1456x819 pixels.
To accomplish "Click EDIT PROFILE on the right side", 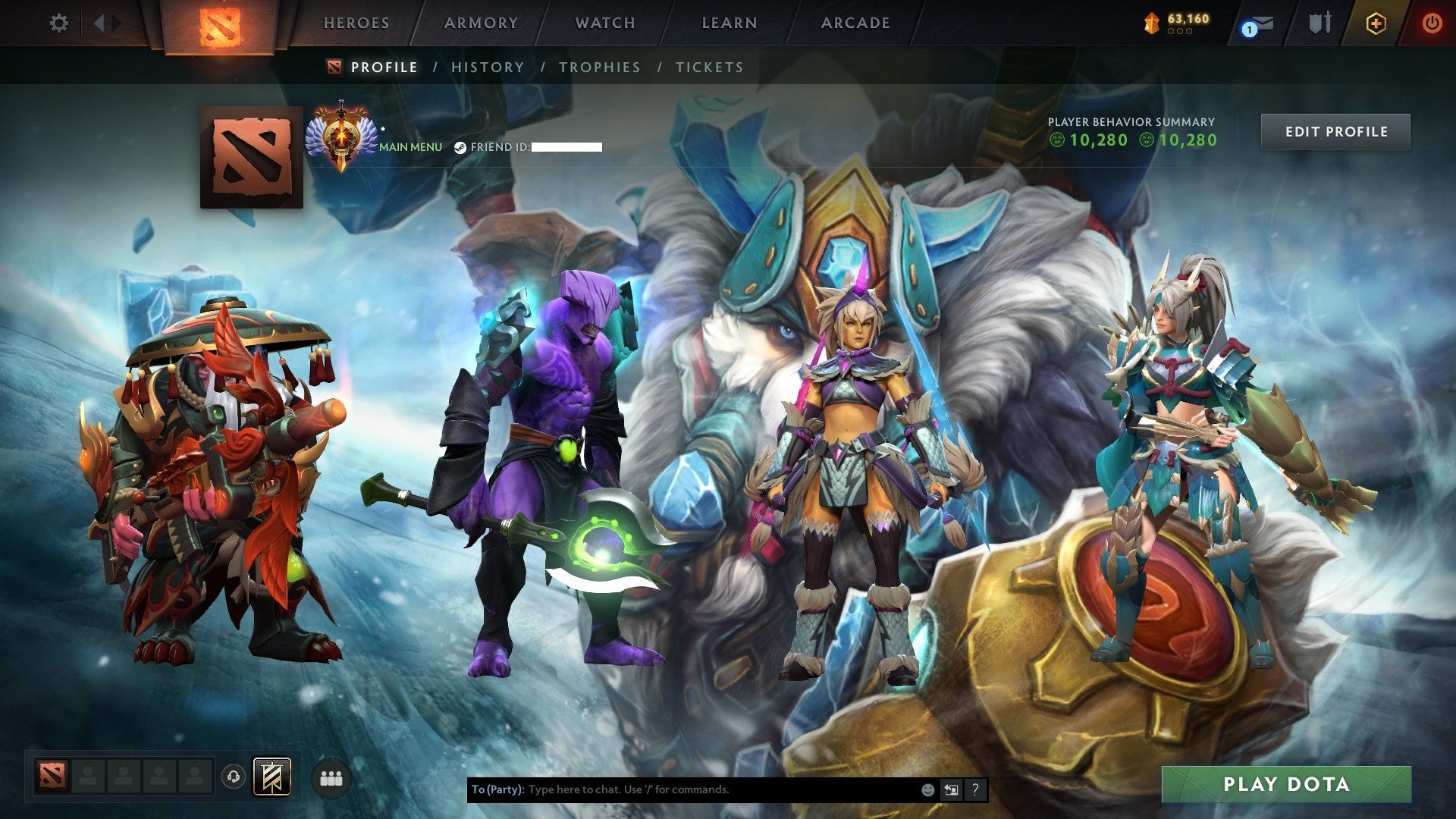I will click(x=1335, y=130).
